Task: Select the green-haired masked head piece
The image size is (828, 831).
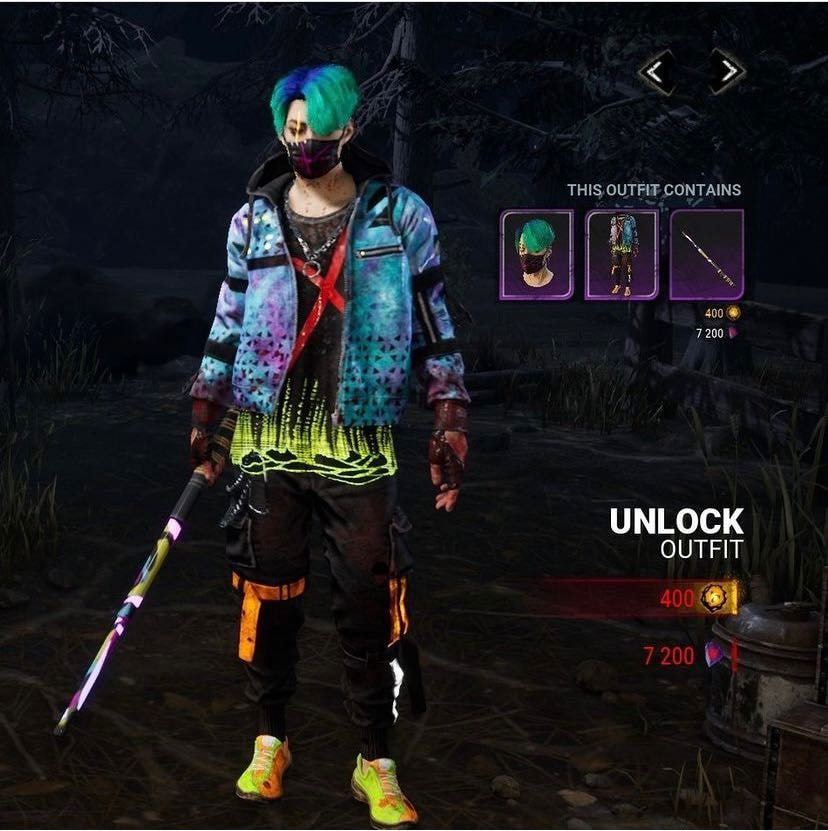Action: point(537,255)
